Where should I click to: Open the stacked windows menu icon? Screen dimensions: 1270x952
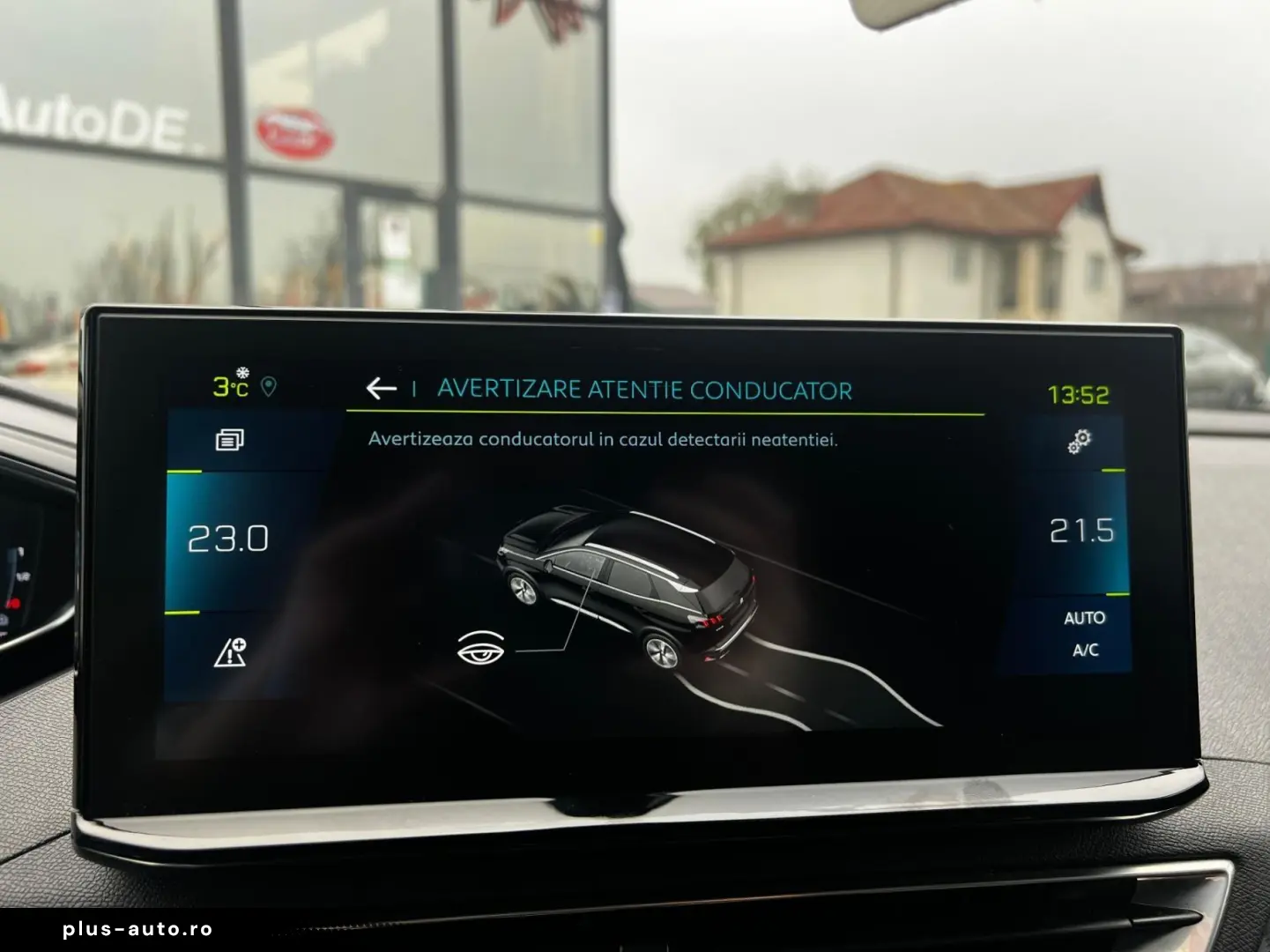(230, 439)
